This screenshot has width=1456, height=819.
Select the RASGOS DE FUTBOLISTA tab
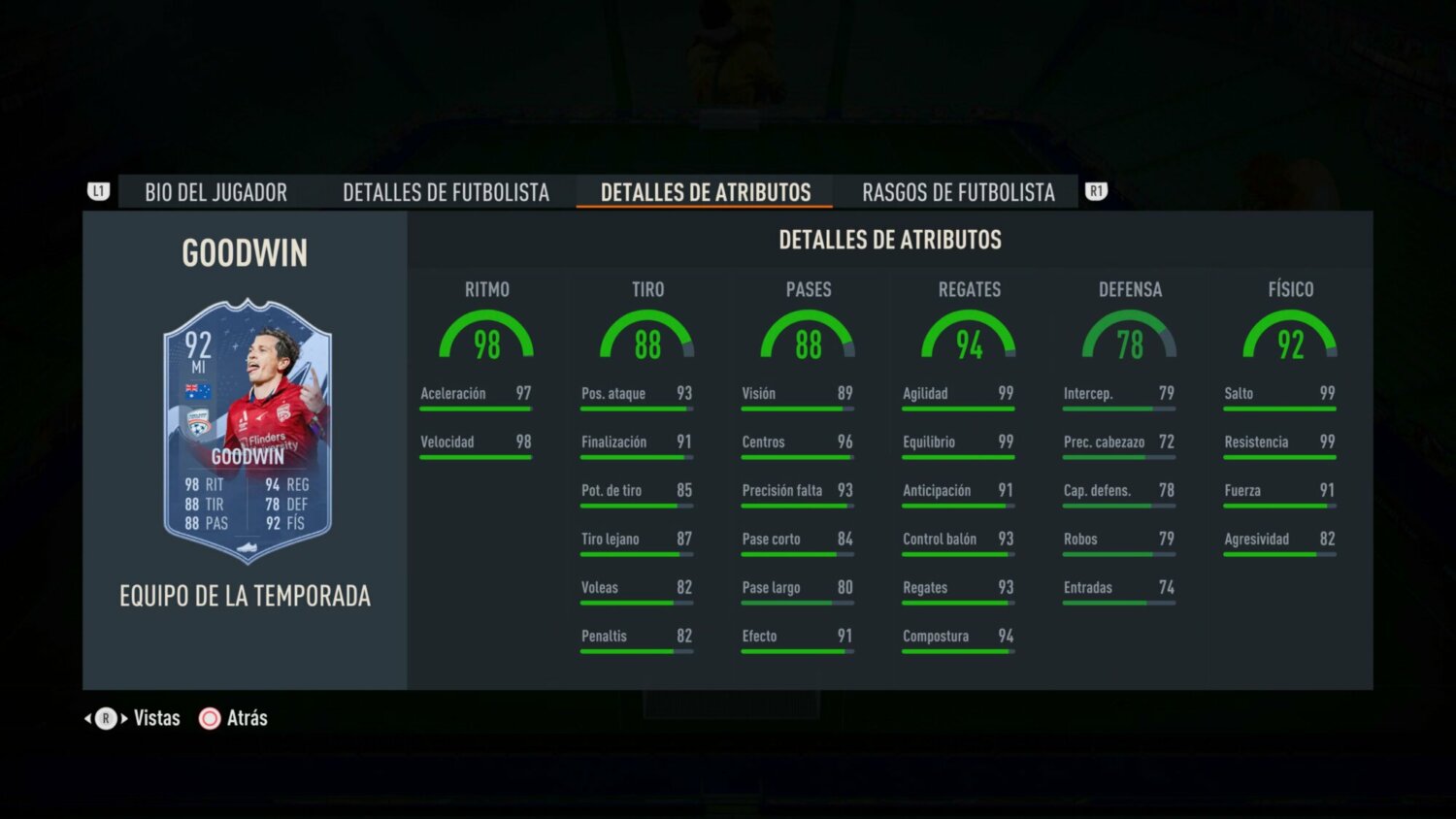958,192
